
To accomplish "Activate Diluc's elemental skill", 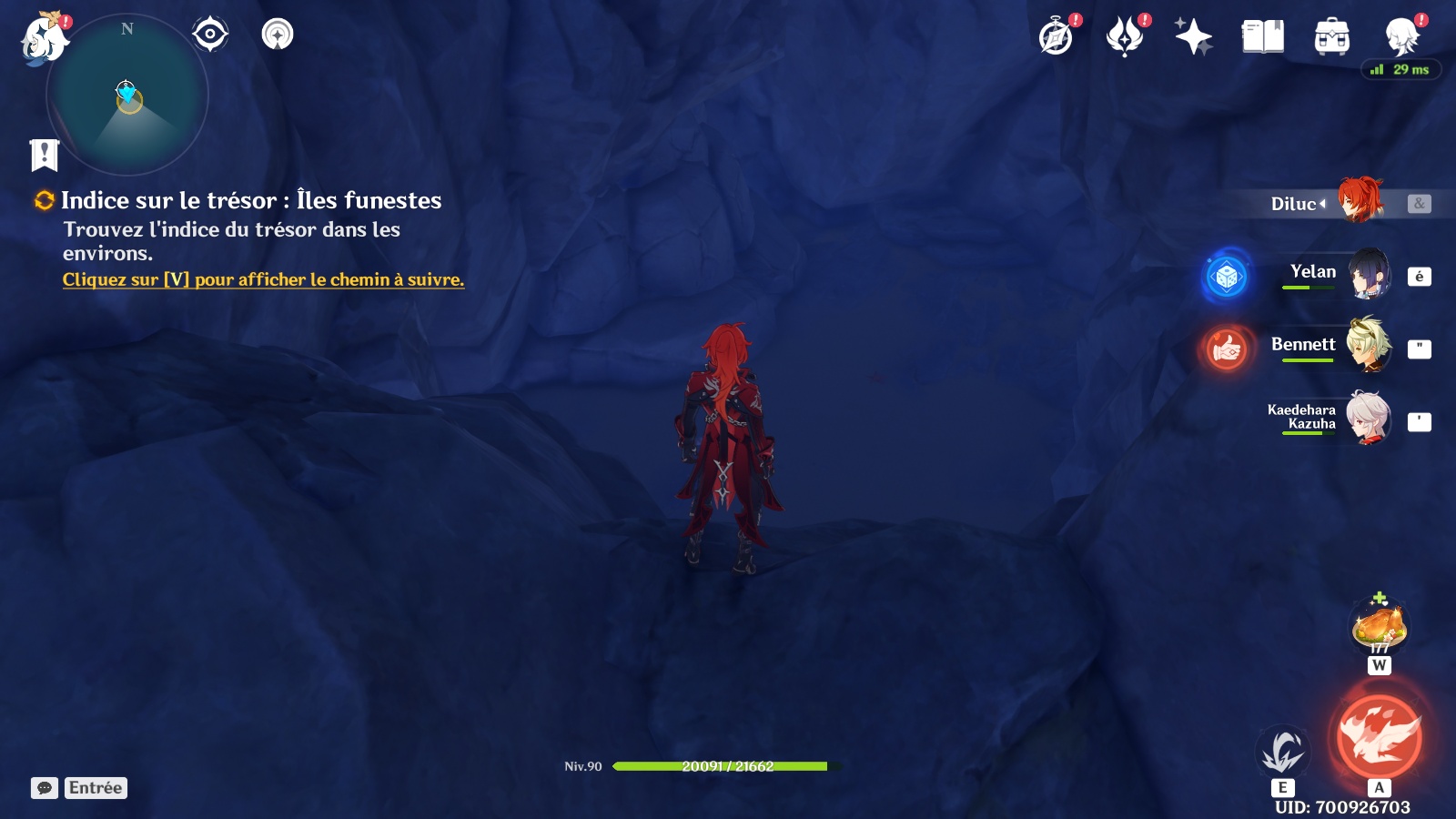I will (x=1282, y=752).
